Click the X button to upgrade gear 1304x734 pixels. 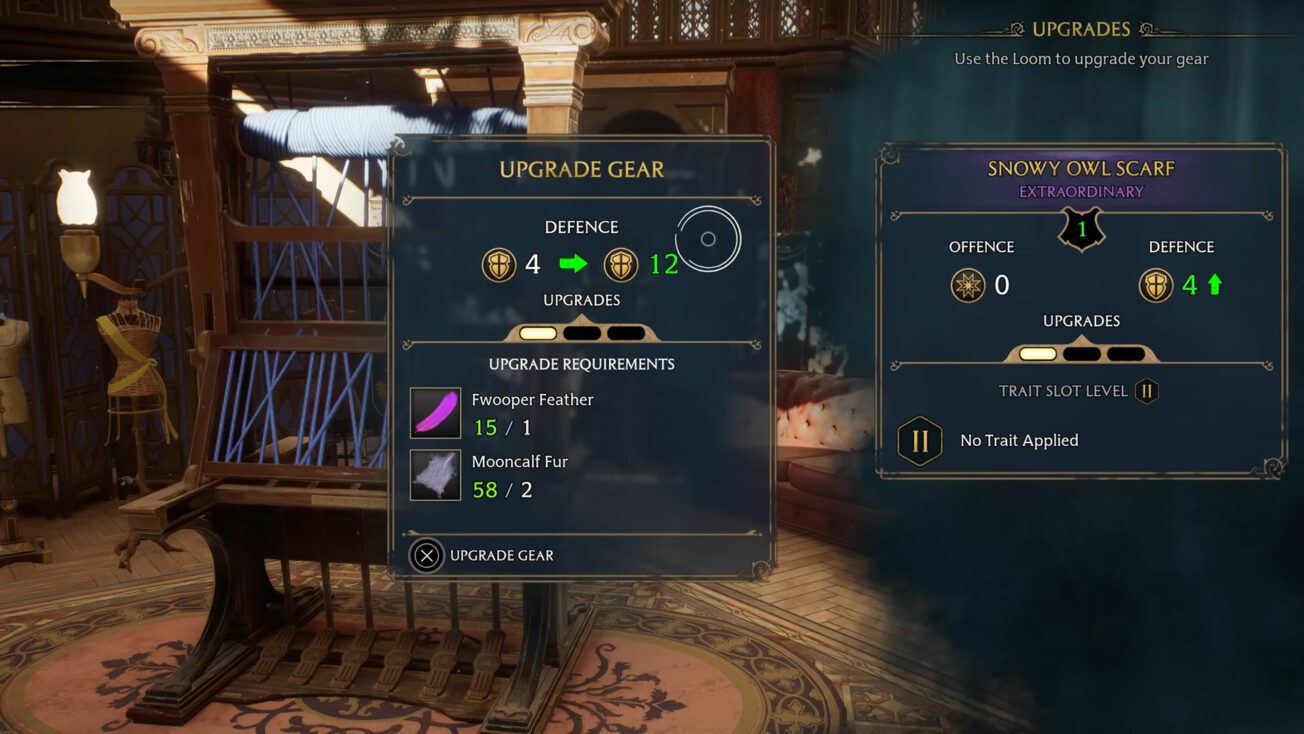pos(426,555)
